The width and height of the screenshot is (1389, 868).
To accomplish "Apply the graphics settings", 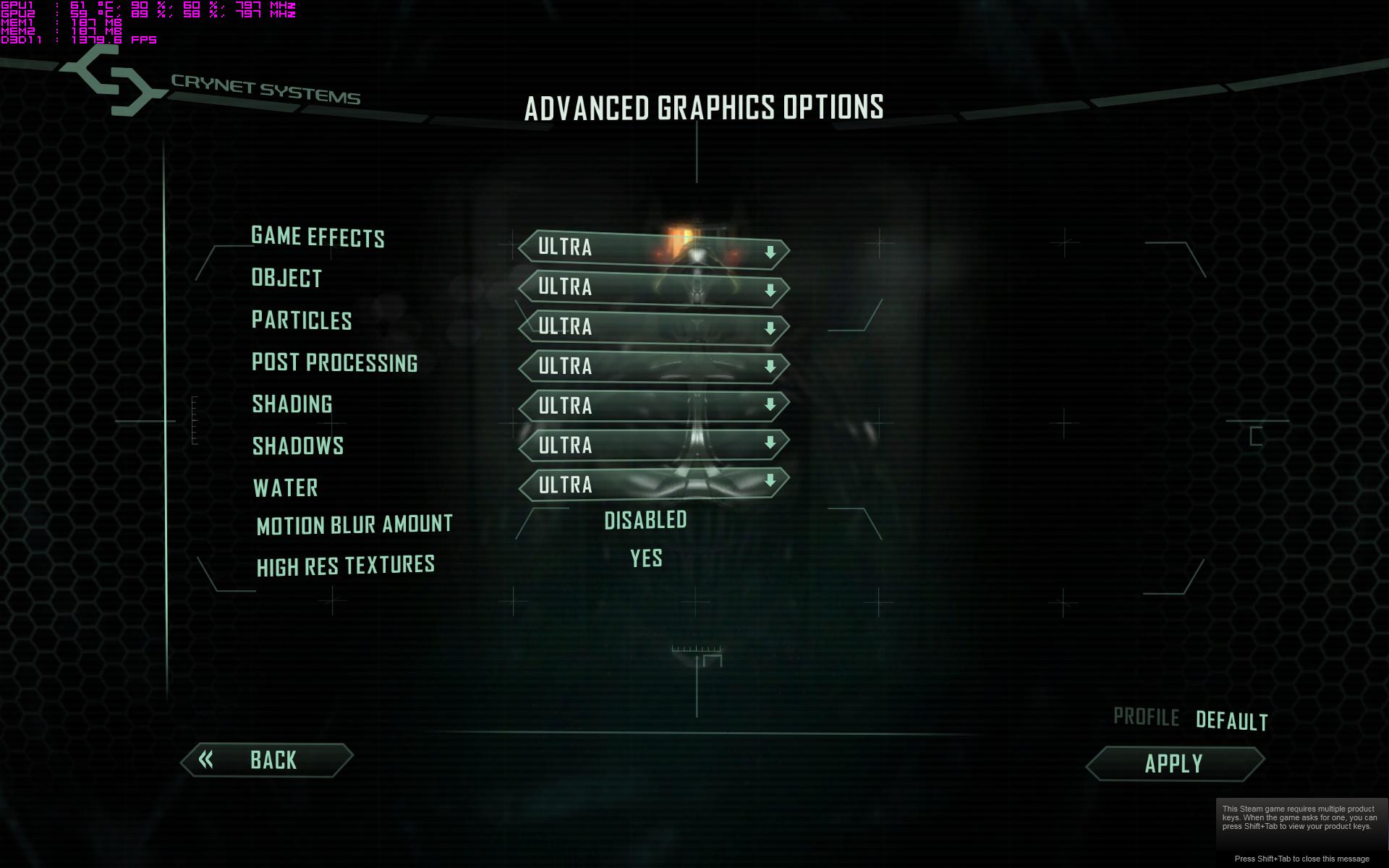I will click(1174, 764).
